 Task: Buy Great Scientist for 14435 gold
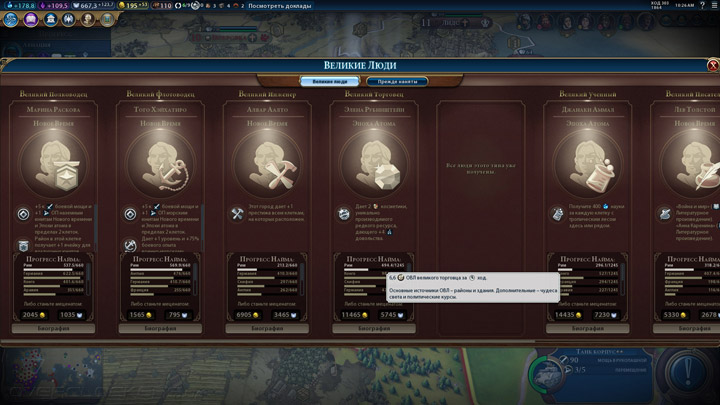point(568,314)
